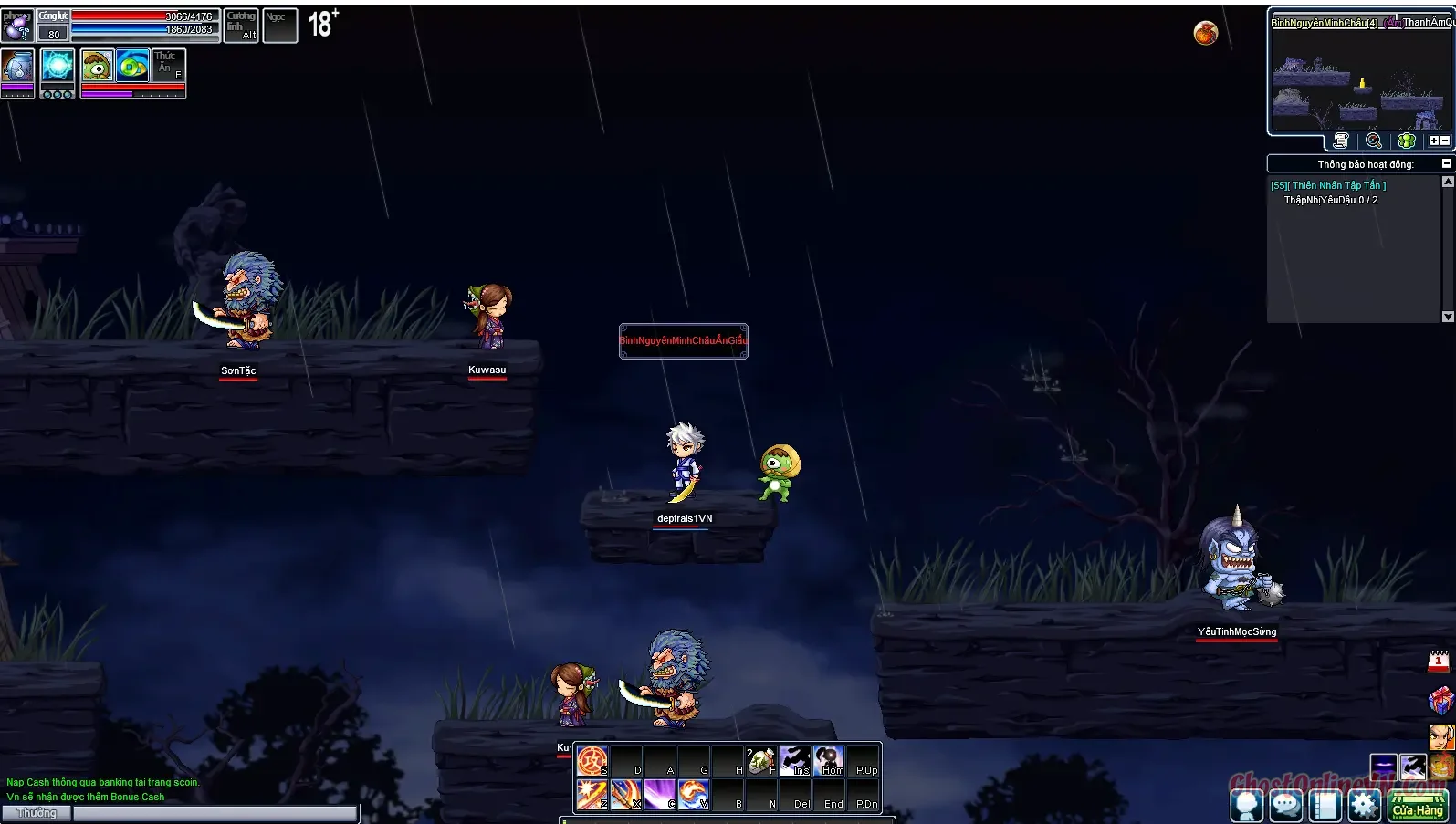This screenshot has width=1456, height=824.
Task: Activate the flaming staff skill in slot X
Action: click(x=625, y=795)
